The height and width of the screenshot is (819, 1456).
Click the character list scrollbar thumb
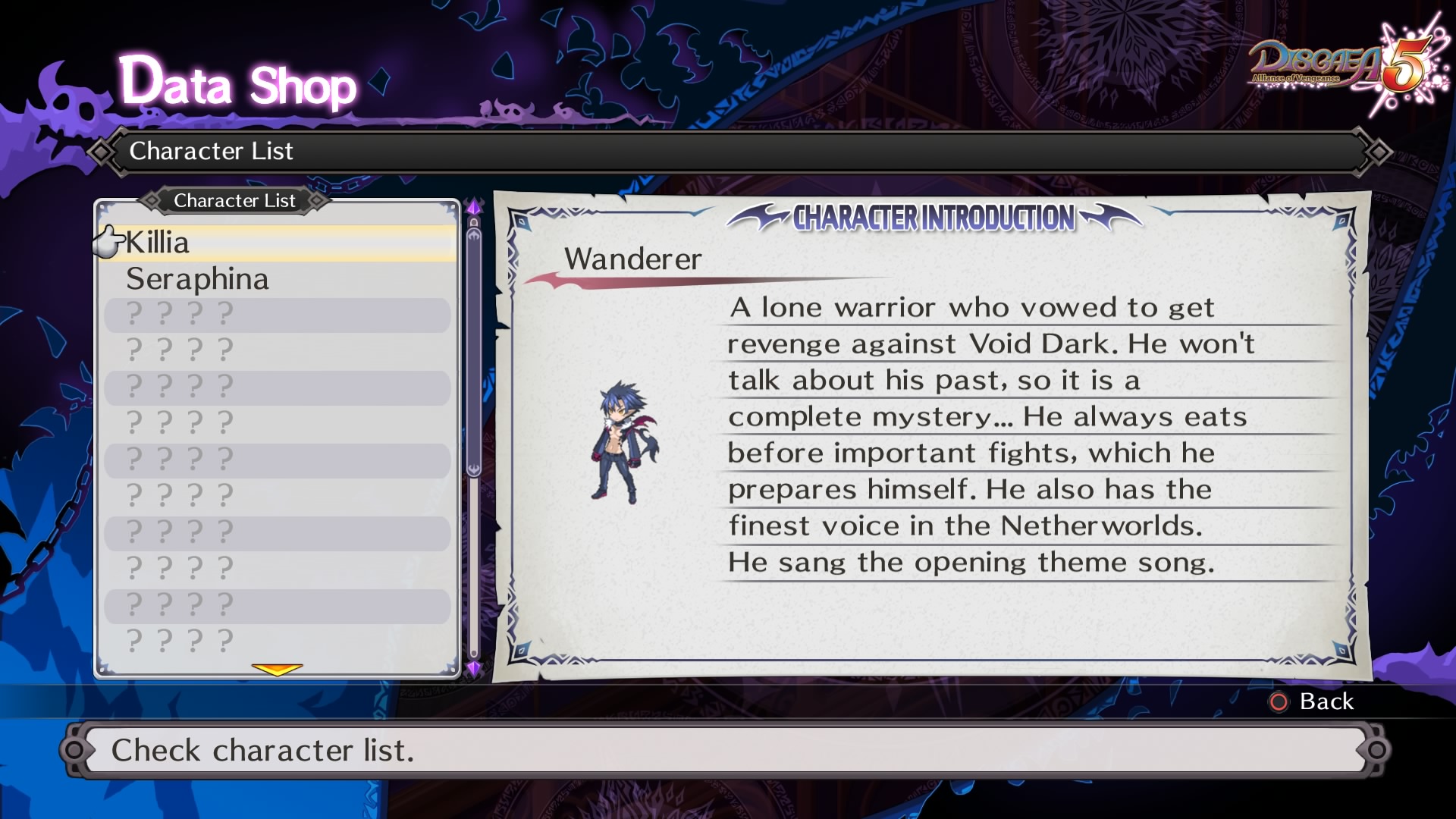[x=474, y=349]
